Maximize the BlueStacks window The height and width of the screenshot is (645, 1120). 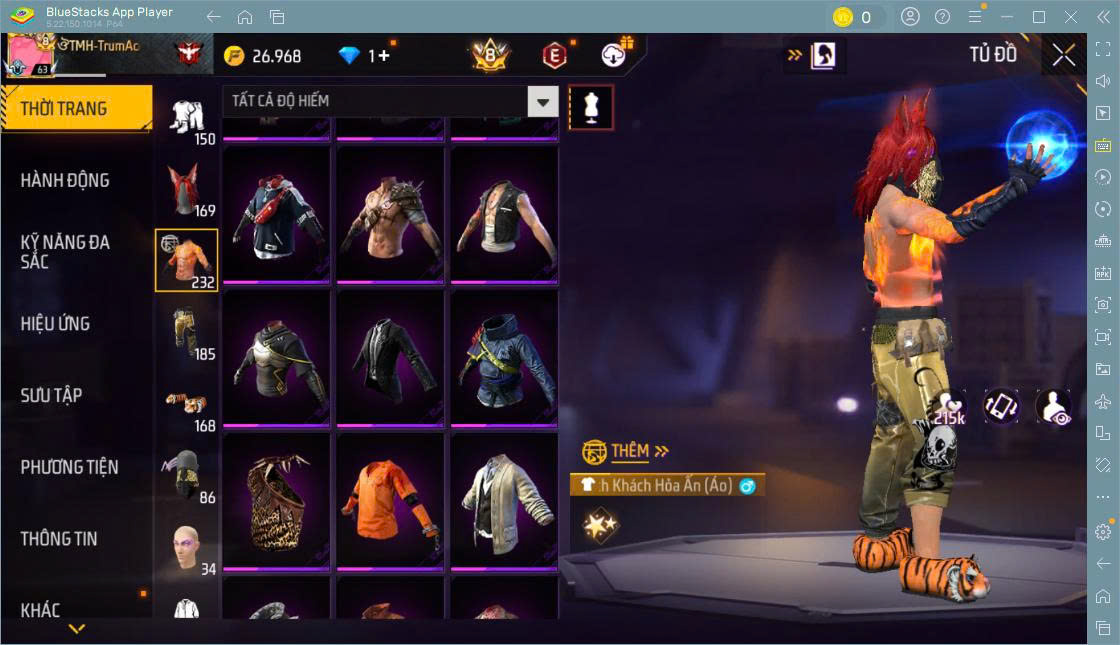(1039, 17)
